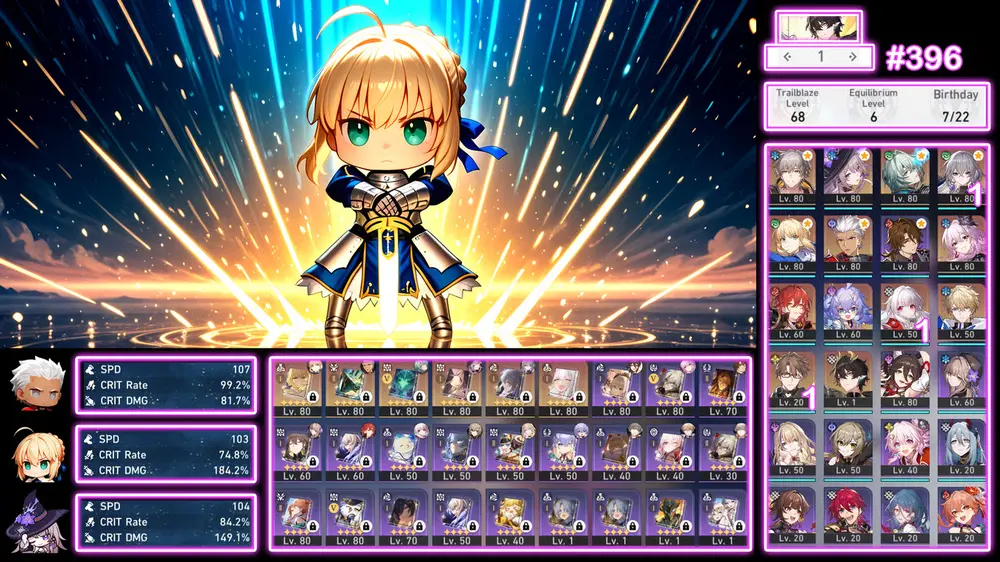Screen dimensions: 1000x562
Task: Select the Lv. 30 light cone card
Action: (723, 453)
